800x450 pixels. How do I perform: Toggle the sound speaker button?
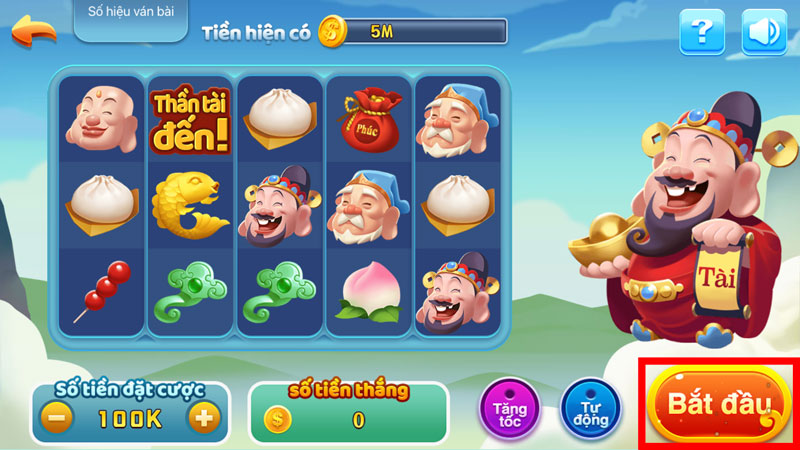tap(764, 33)
